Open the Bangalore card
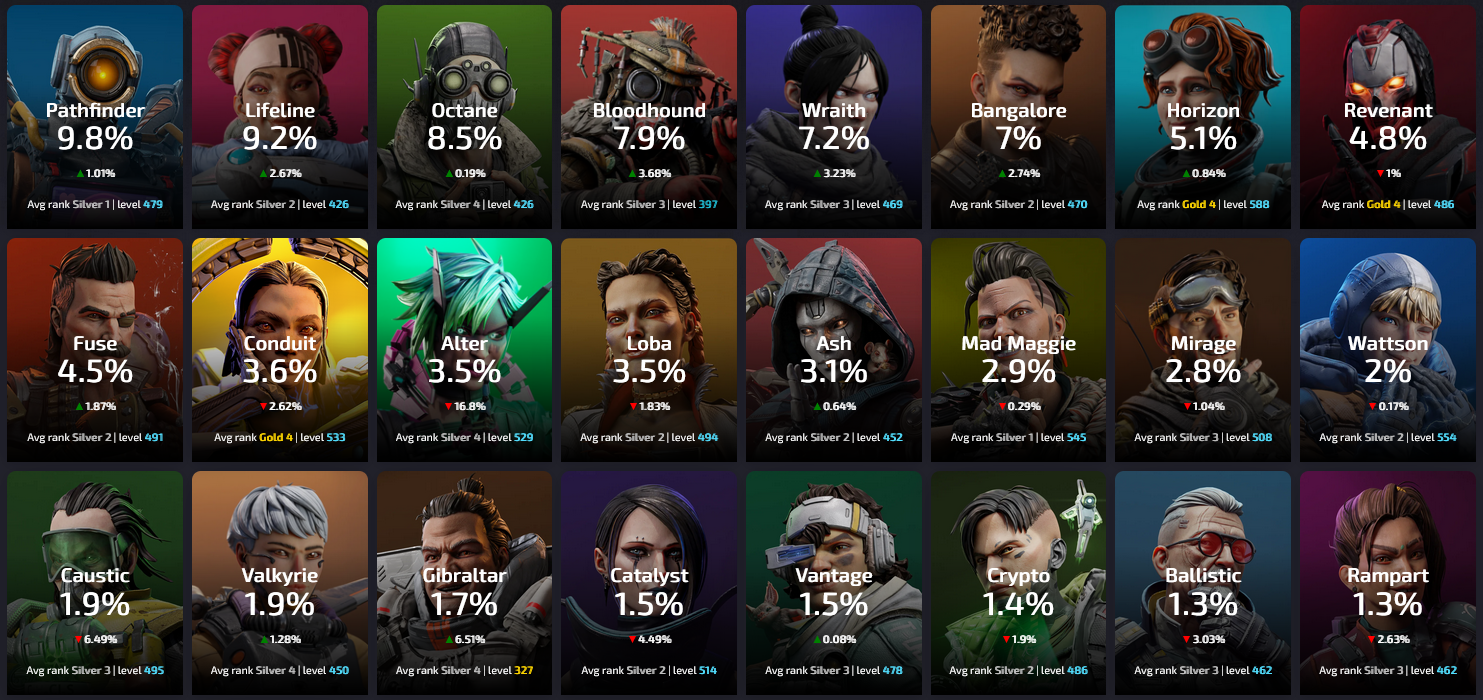Image resolution: width=1483 pixels, height=700 pixels. [1018, 118]
